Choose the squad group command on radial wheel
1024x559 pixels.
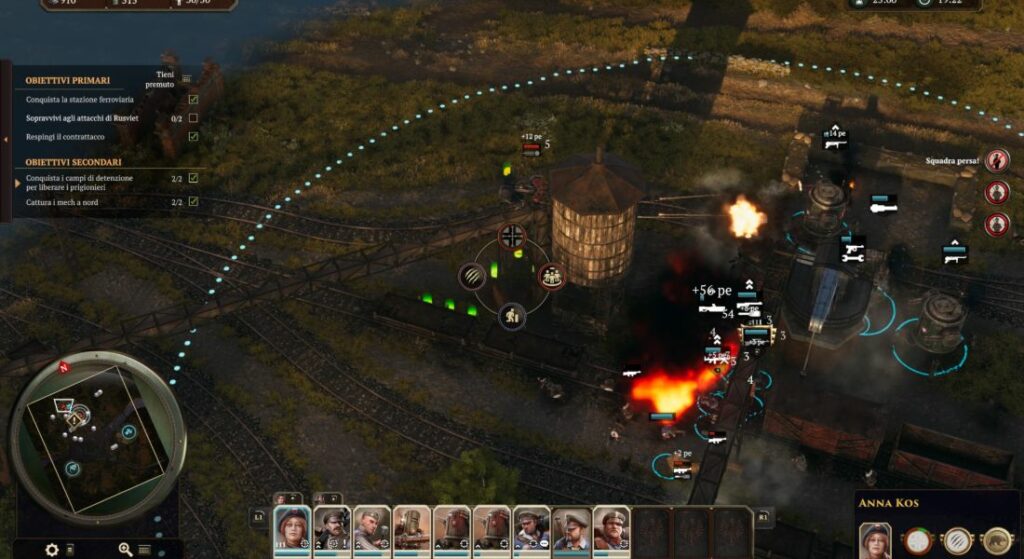pyautogui.click(x=551, y=276)
